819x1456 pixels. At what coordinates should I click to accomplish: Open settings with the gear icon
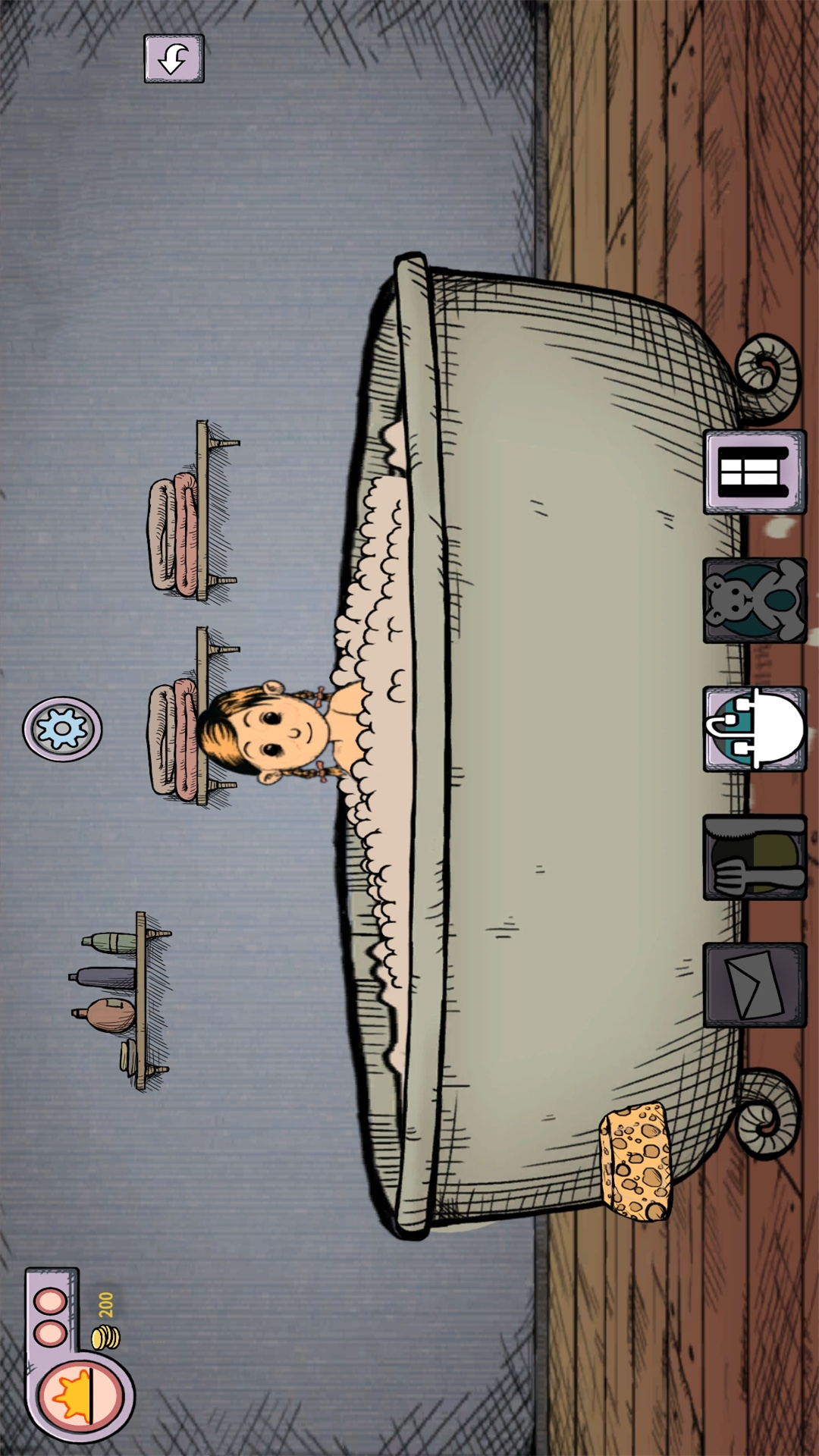pos(62,729)
